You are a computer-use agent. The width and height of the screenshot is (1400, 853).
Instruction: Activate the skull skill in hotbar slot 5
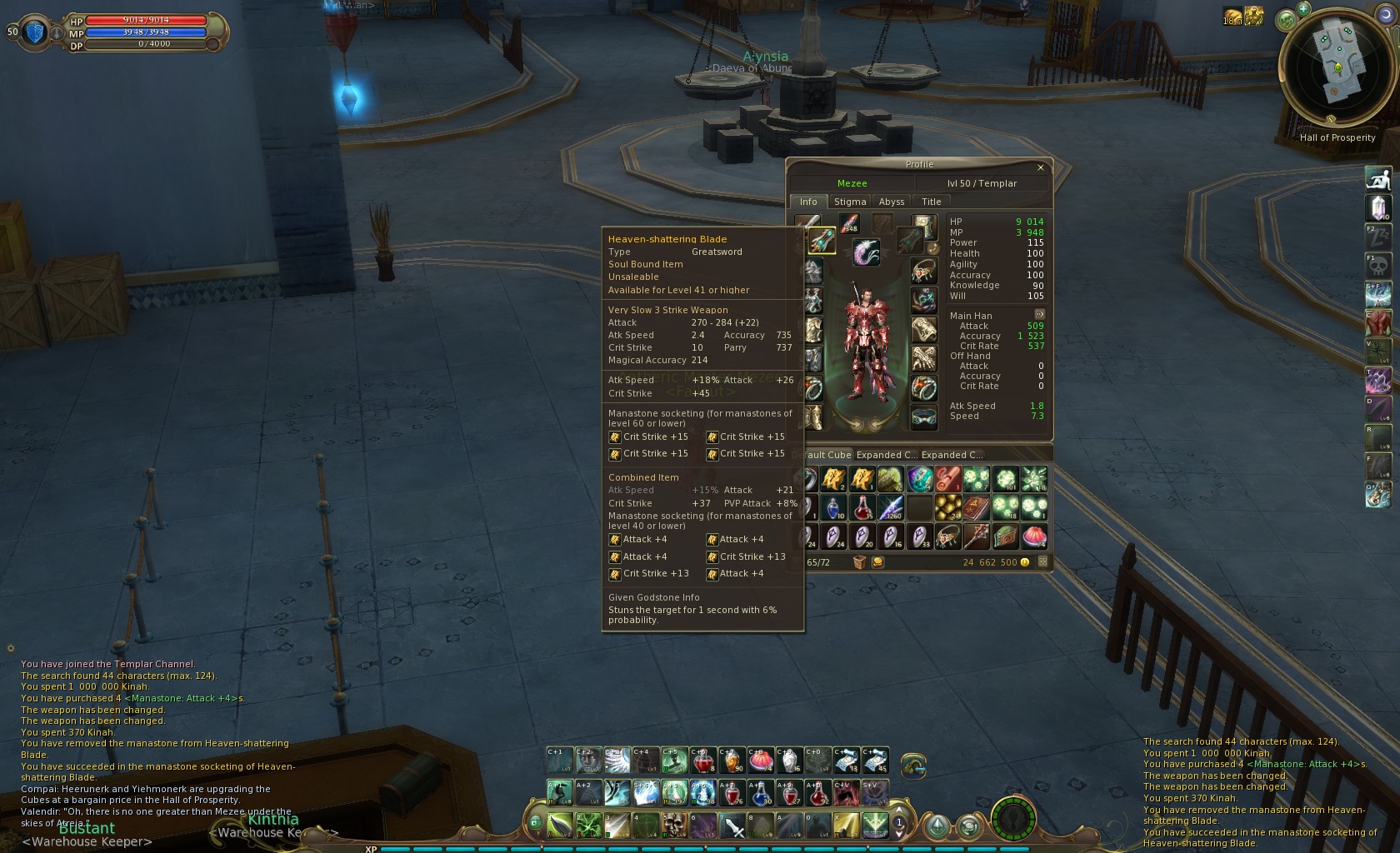[675, 826]
